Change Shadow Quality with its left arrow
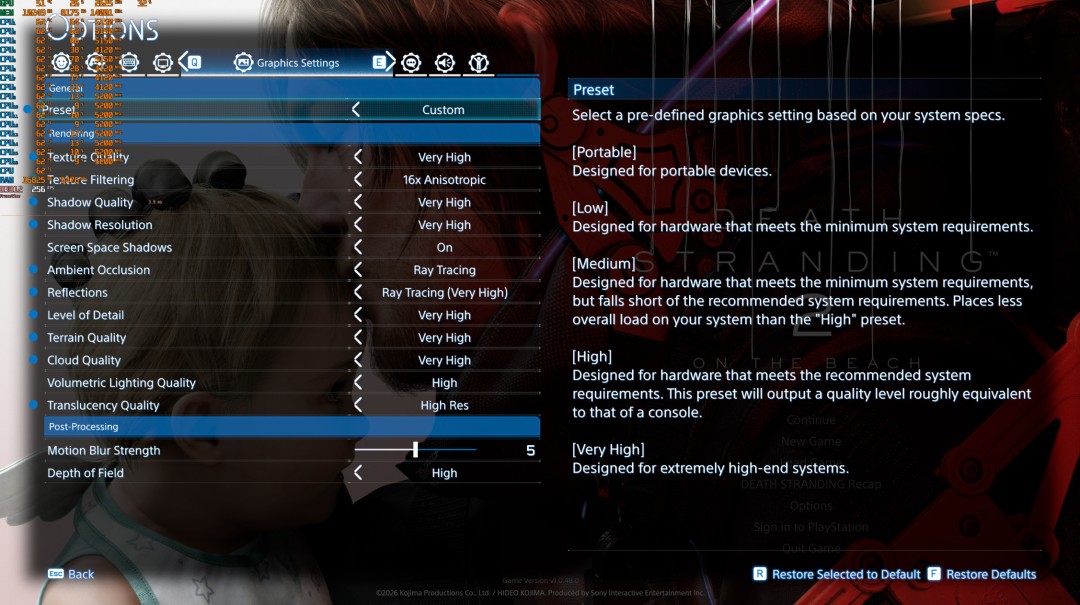The height and width of the screenshot is (605, 1080). pyautogui.click(x=357, y=202)
